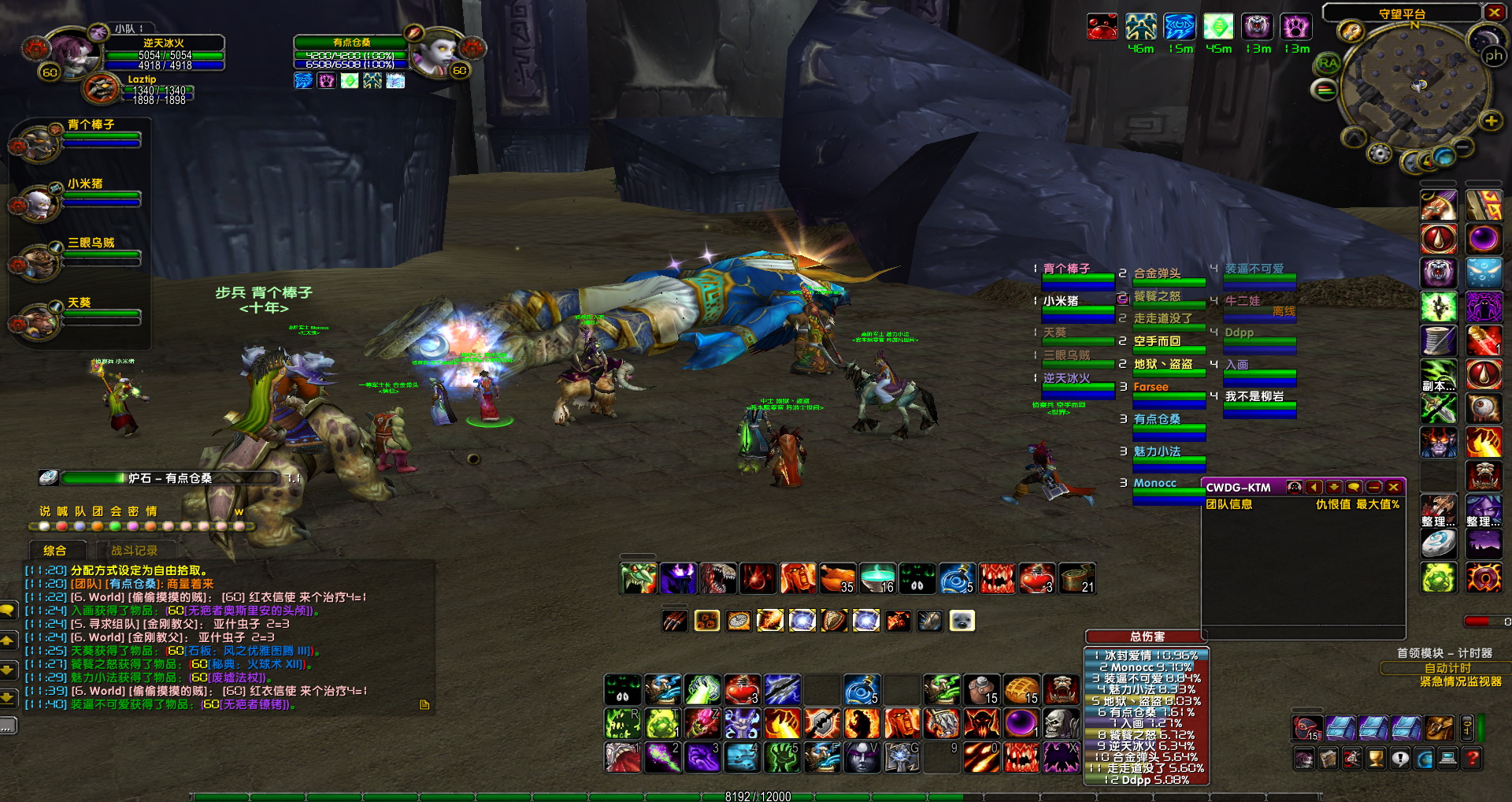Viewport: 1512px width, 802px height.
Task: Select the 综合 general chat tab
Action: coord(54,551)
